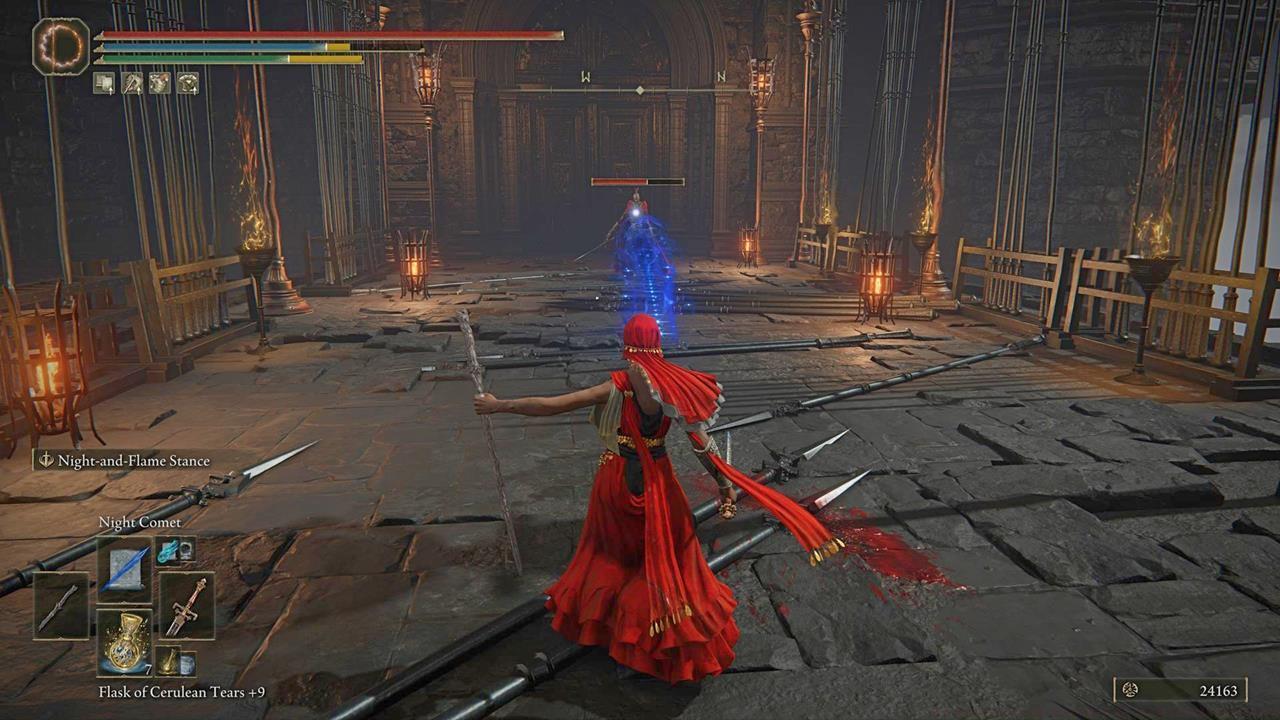Click the diamond marker on the compass bar
Screen dimensions: 1280x720
tap(639, 88)
